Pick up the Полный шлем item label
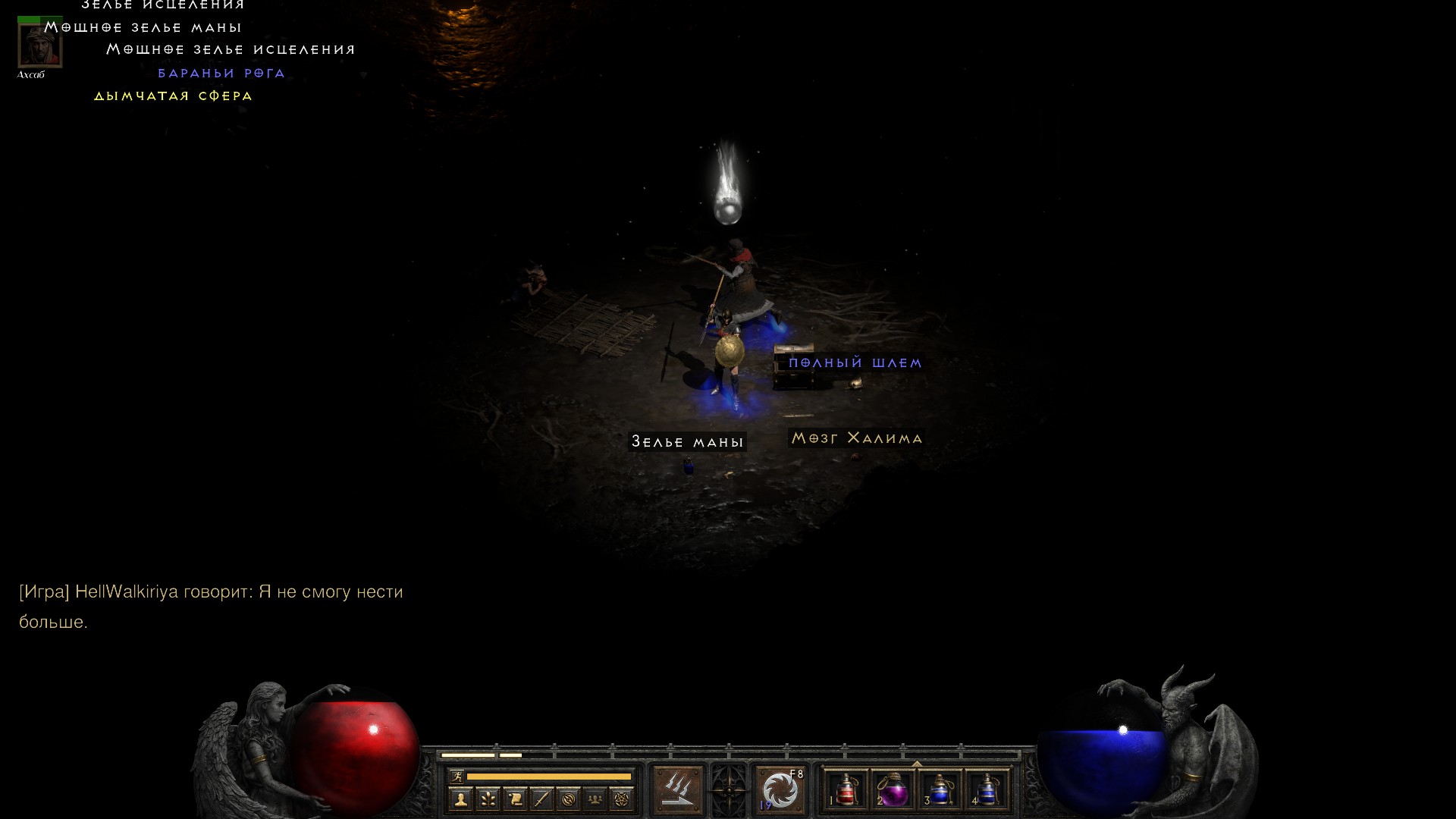This screenshot has height=819, width=1456. 855,363
